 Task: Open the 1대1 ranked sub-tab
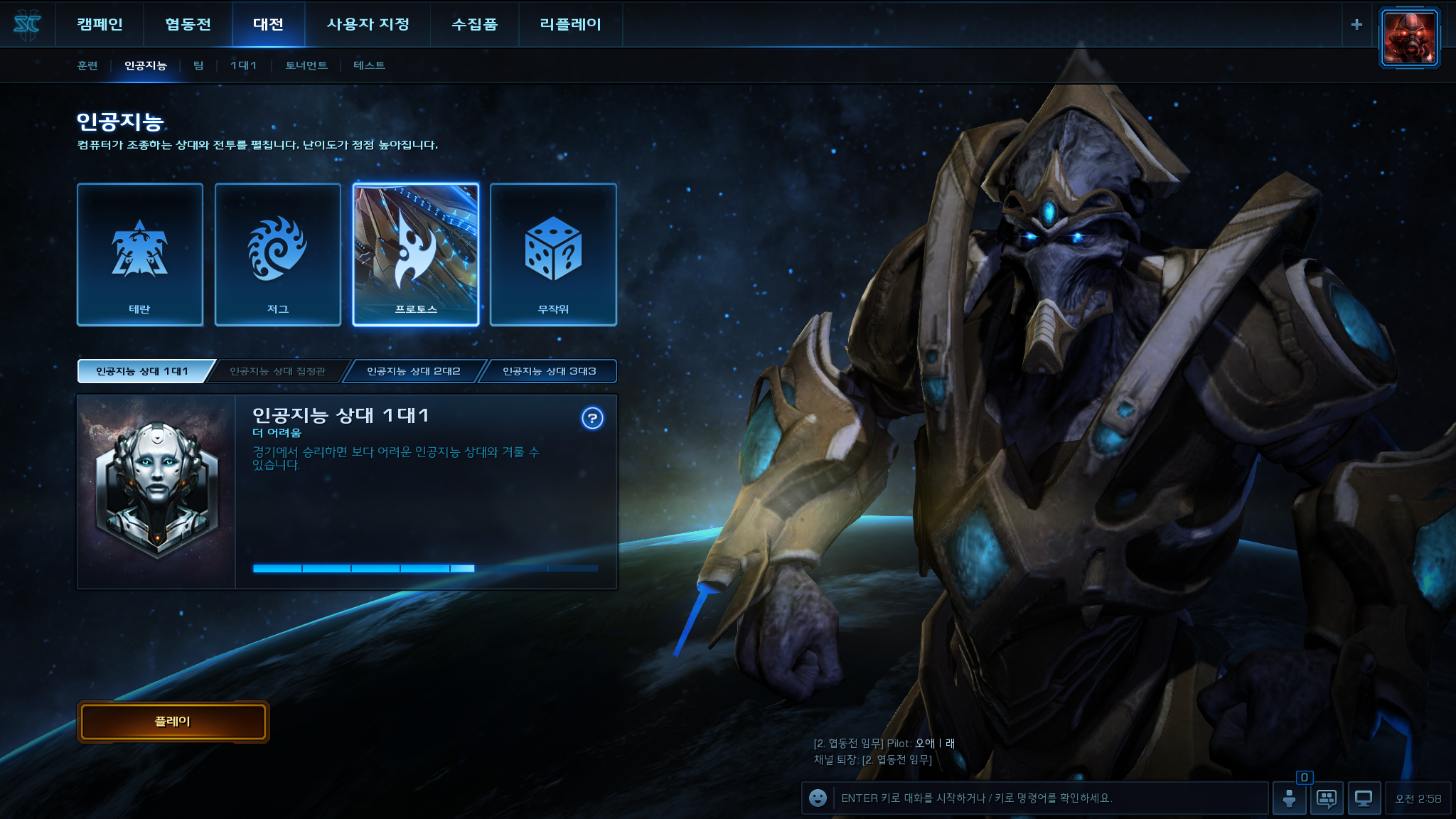243,65
